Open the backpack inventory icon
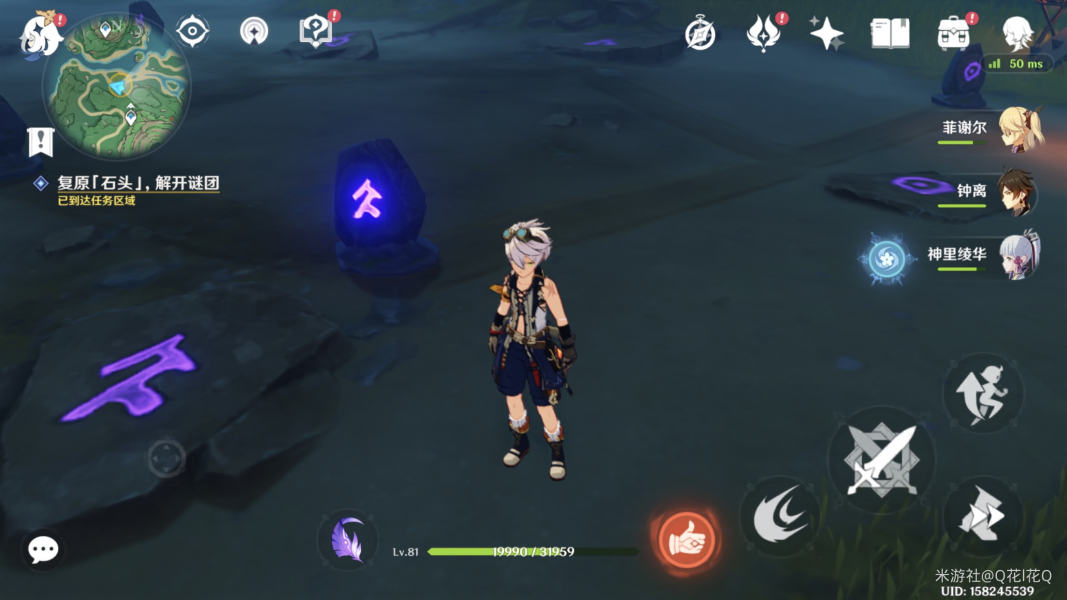 point(953,33)
